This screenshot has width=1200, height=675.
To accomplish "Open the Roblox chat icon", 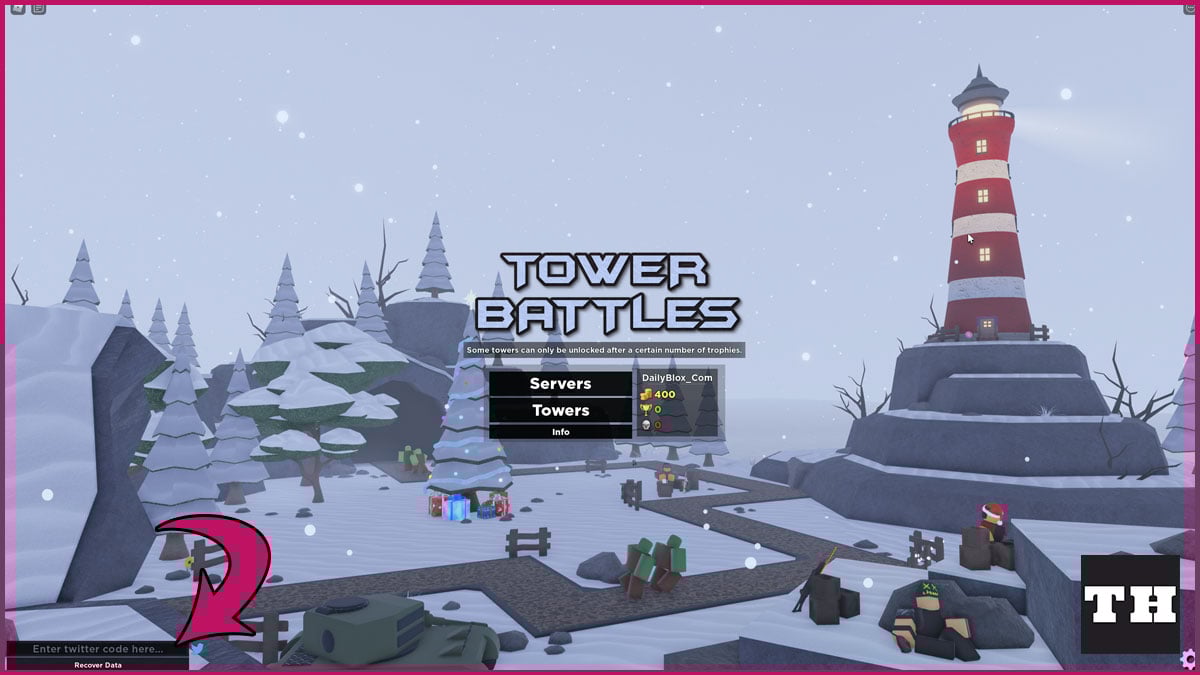I will click(x=38, y=8).
